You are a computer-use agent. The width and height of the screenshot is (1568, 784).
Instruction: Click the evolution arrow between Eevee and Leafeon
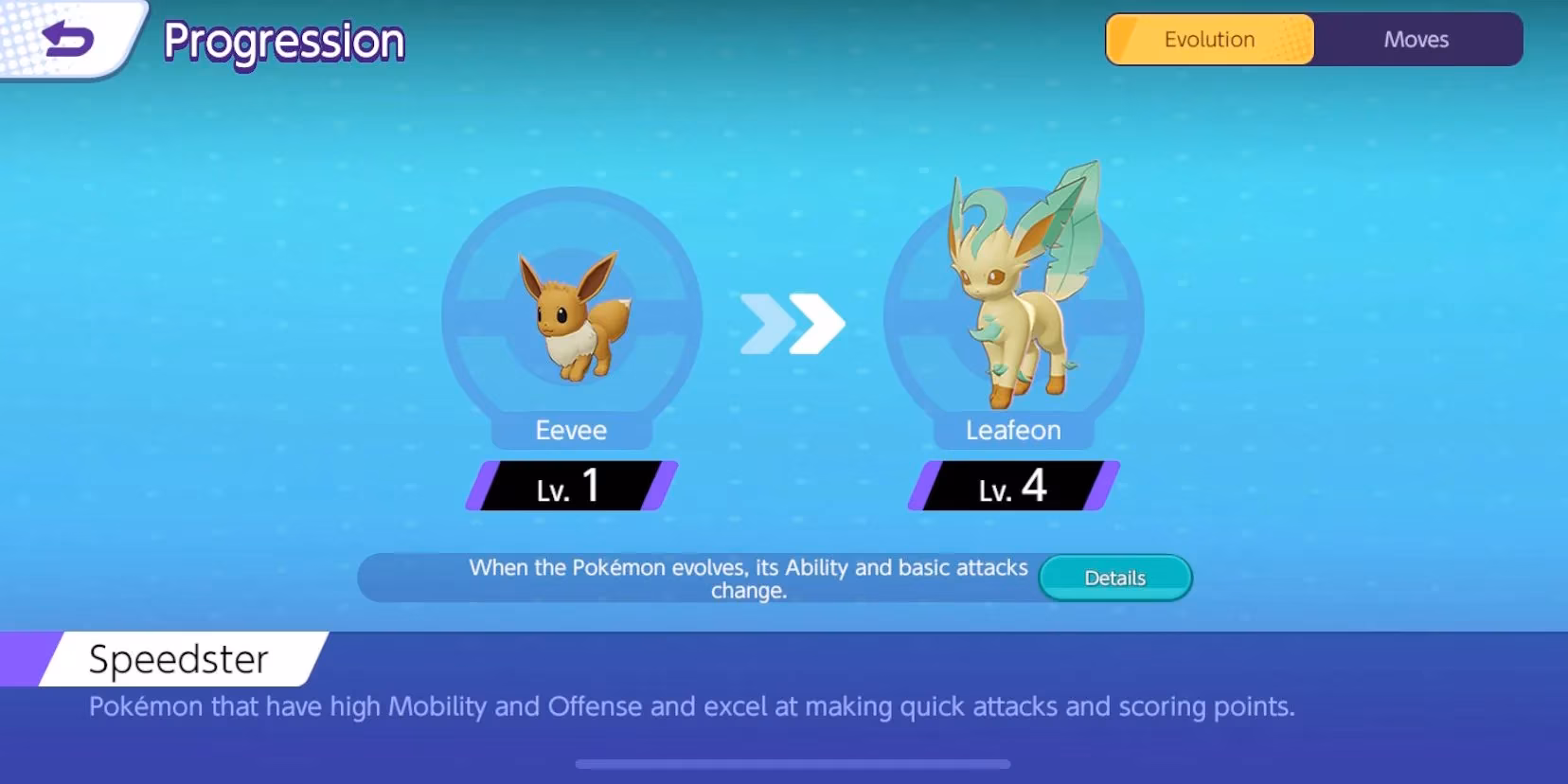[792, 323]
